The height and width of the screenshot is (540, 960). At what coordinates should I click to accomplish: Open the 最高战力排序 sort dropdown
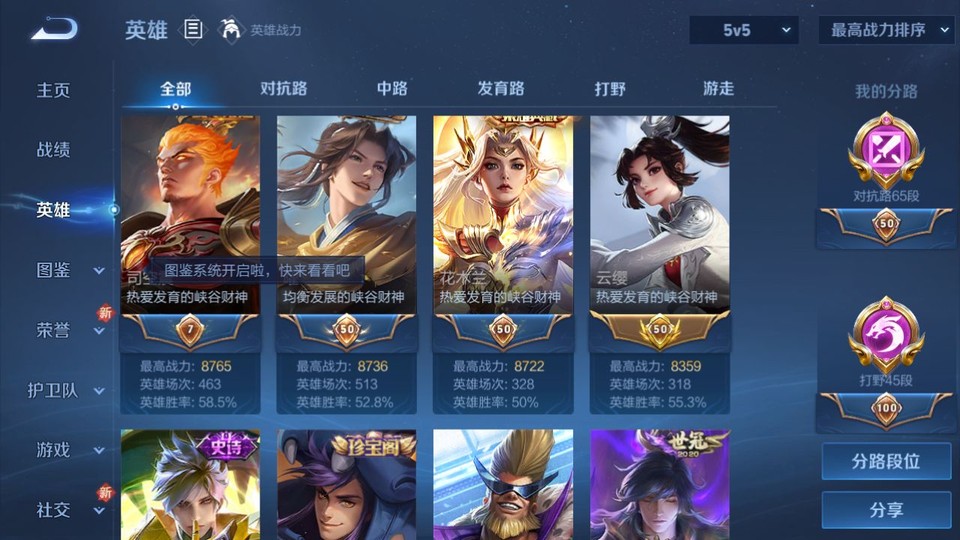[x=886, y=30]
